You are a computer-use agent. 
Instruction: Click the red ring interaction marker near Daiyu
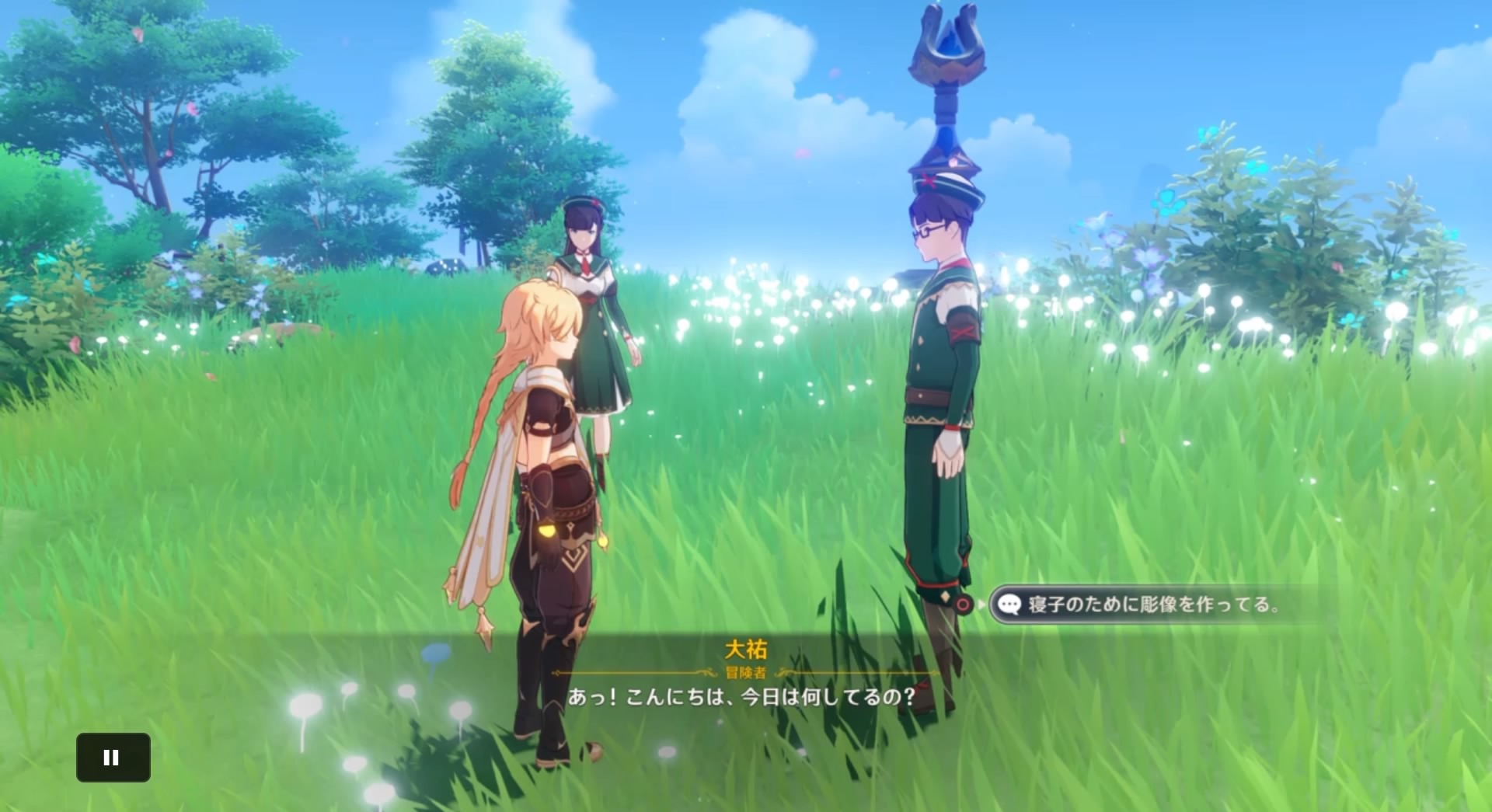point(961,602)
